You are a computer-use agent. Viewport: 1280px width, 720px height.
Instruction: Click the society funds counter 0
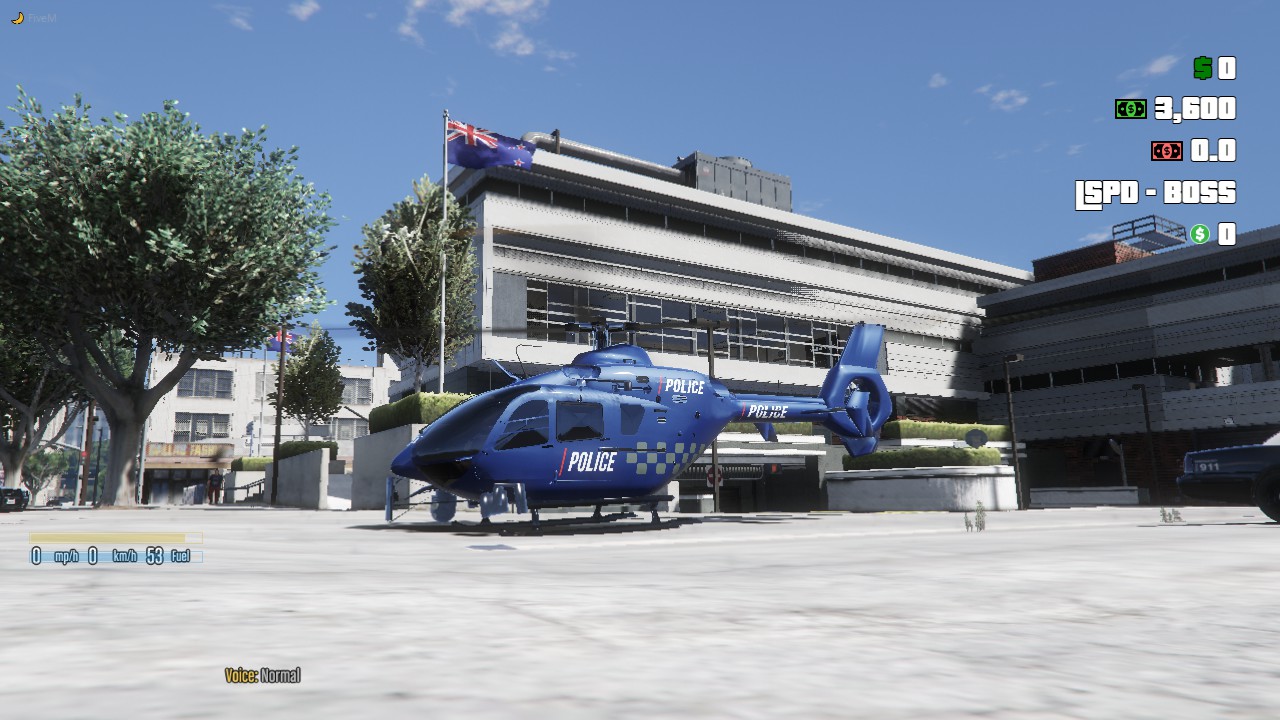(x=1227, y=234)
